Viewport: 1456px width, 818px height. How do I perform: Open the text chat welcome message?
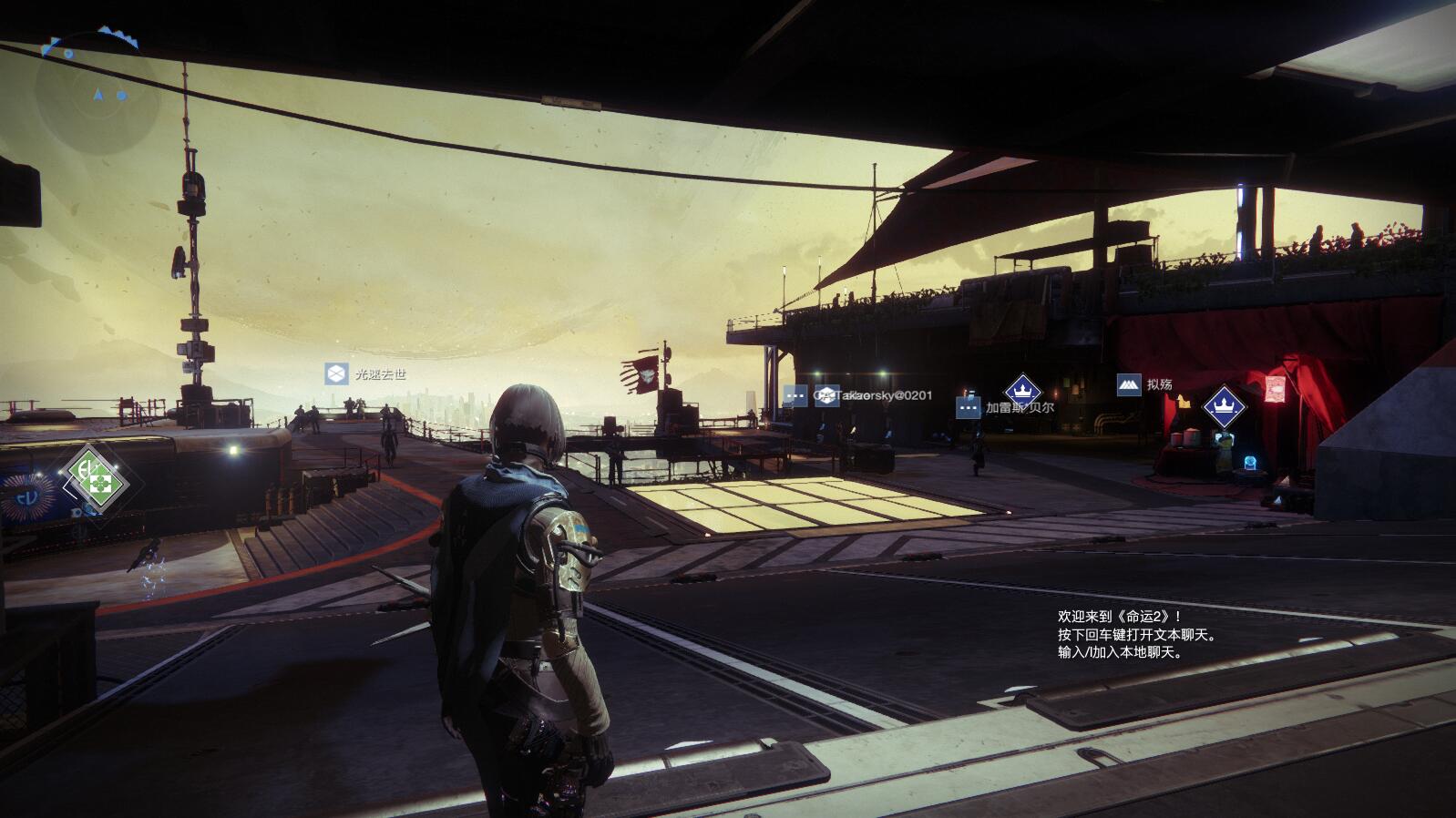tap(1136, 634)
